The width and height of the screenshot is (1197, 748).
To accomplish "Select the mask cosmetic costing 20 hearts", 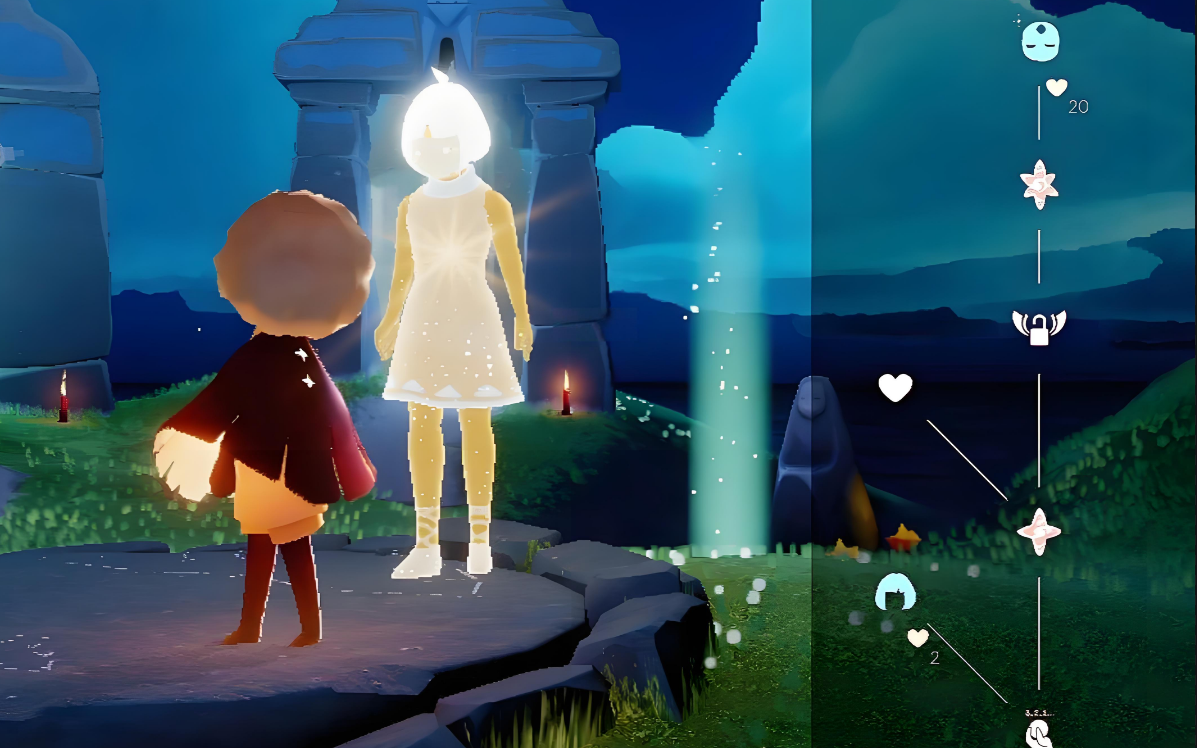I will (1039, 41).
